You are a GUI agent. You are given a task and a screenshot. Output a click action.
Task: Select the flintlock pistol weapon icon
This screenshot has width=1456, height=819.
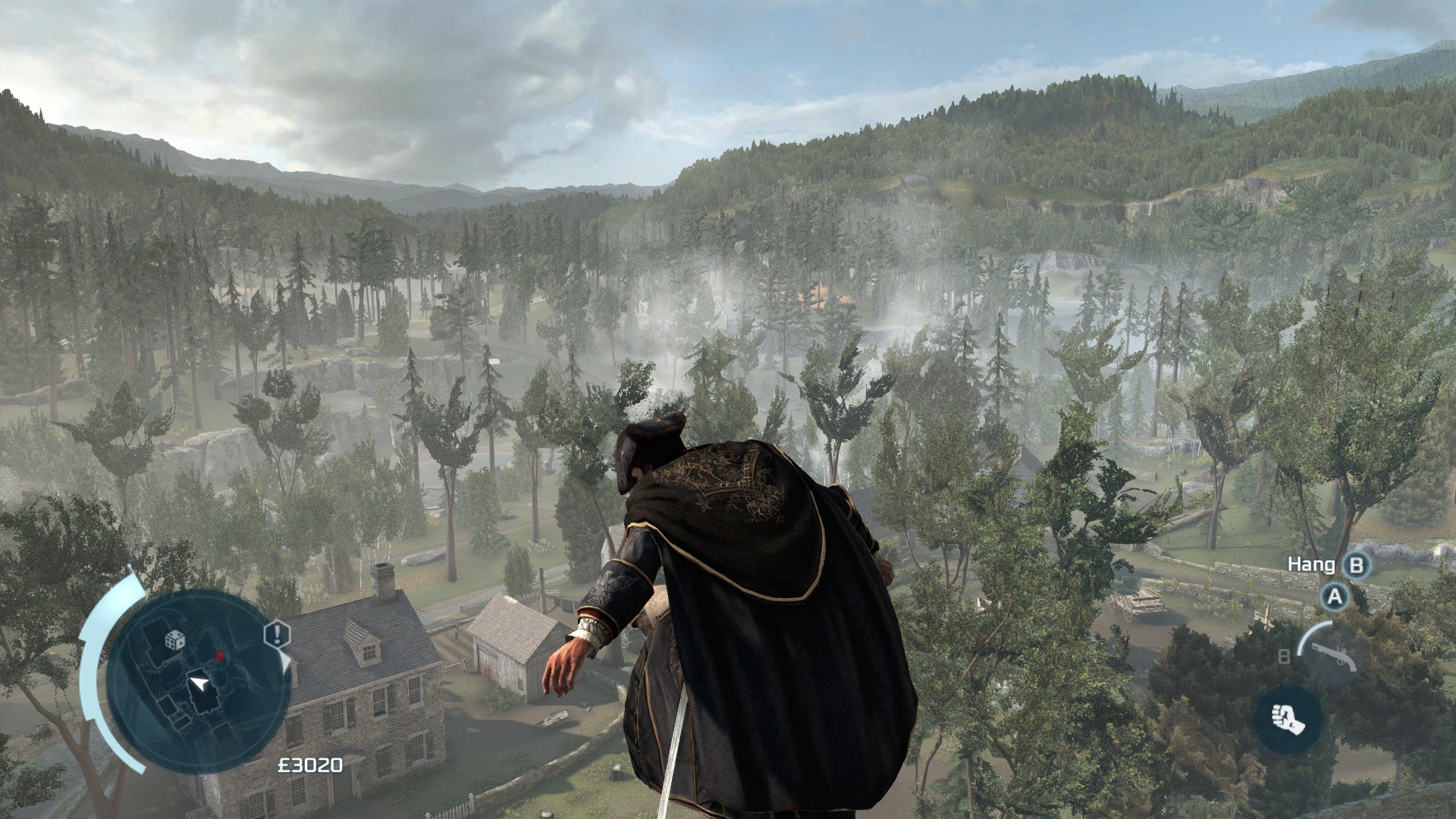(x=1326, y=654)
